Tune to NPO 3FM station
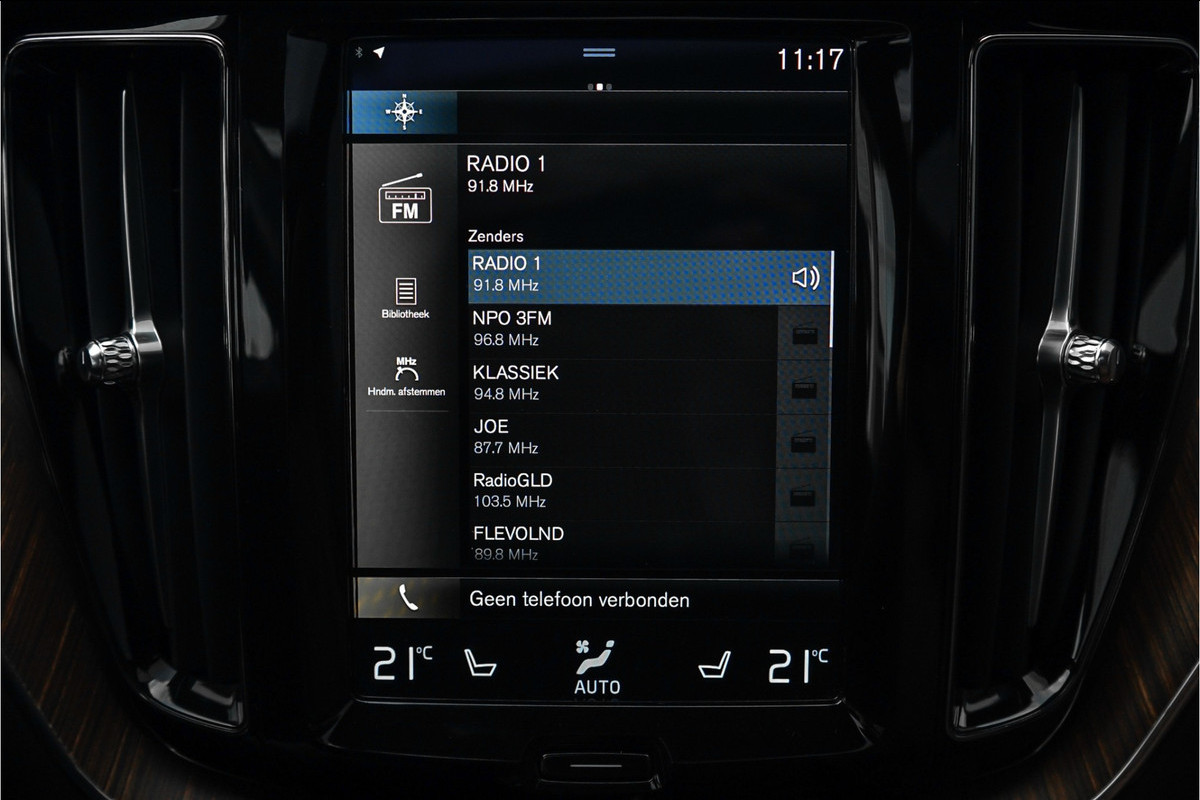 [x=620, y=329]
